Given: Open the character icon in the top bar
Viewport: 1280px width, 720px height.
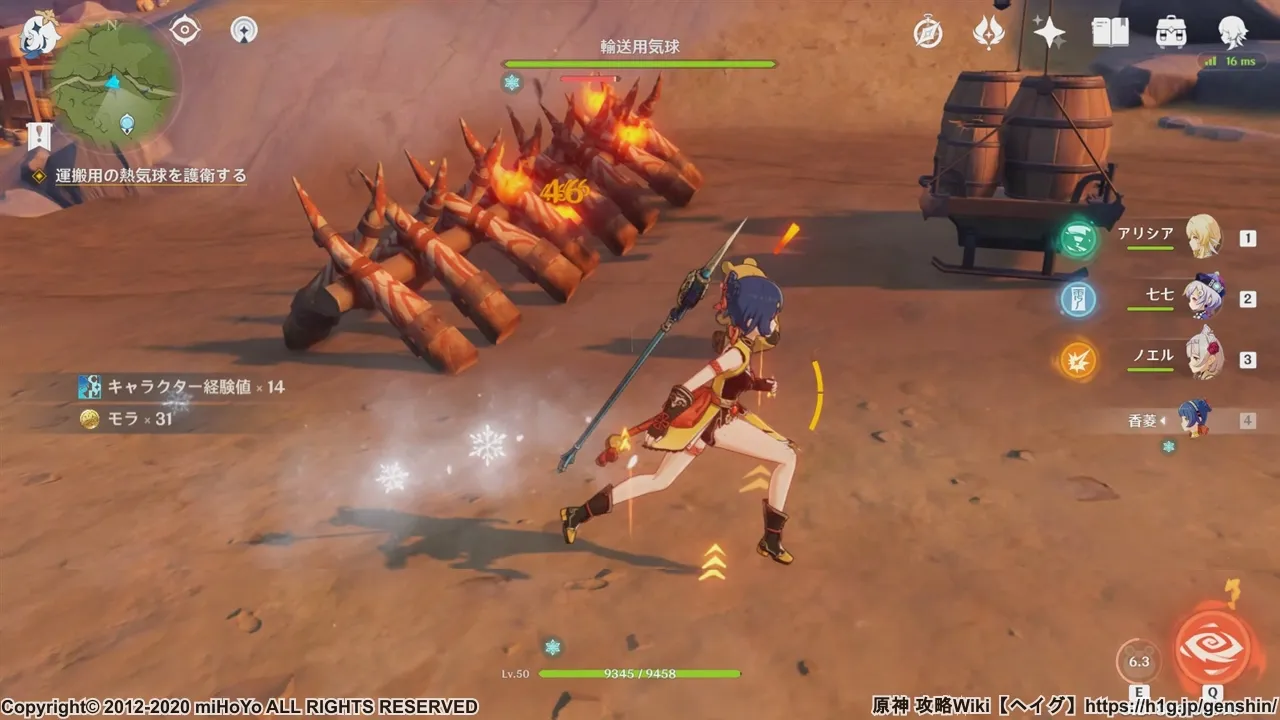Looking at the screenshot, I should coord(1232,33).
